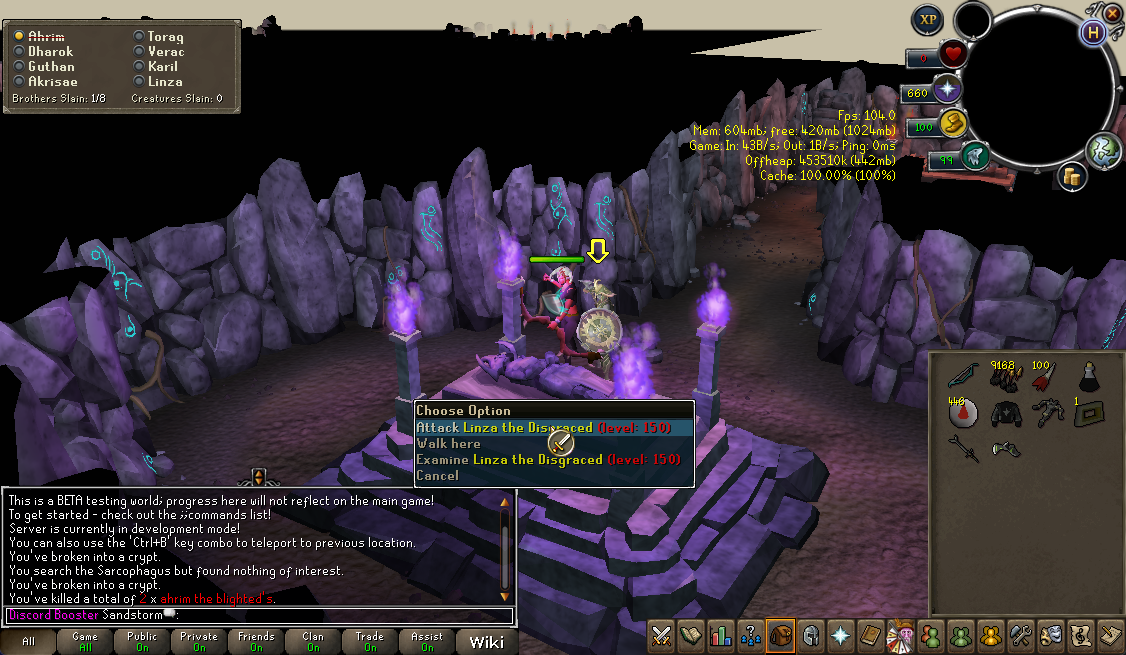Open the Wiki button beside chat tabs

[487, 641]
